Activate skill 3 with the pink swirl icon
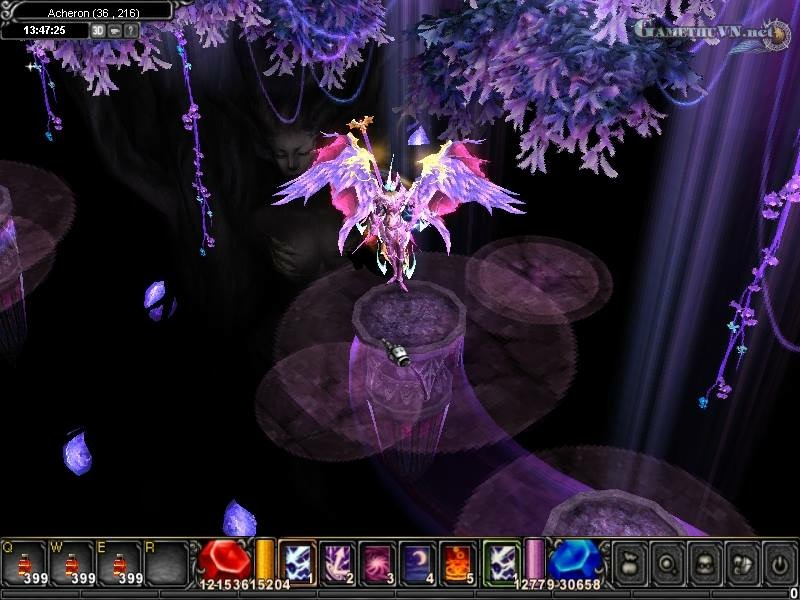Viewport: 800px width, 600px height. point(378,560)
